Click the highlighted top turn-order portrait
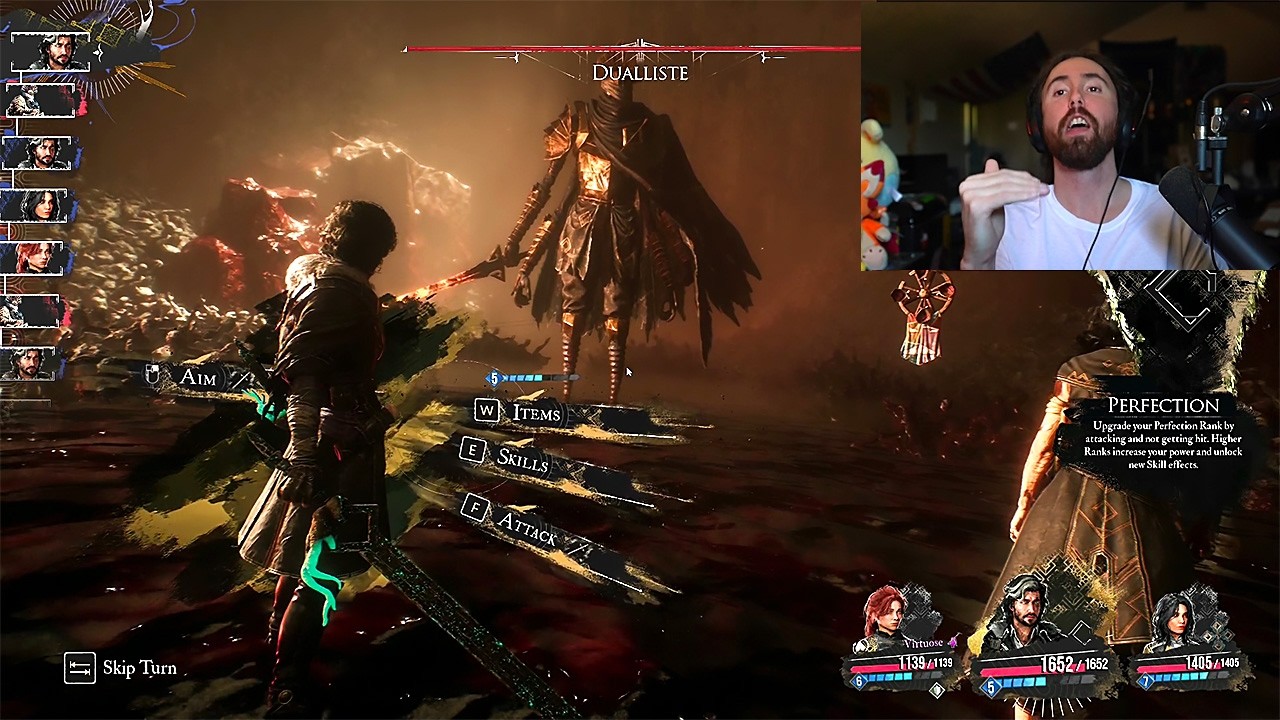This screenshot has height=720, width=1280. coord(50,52)
